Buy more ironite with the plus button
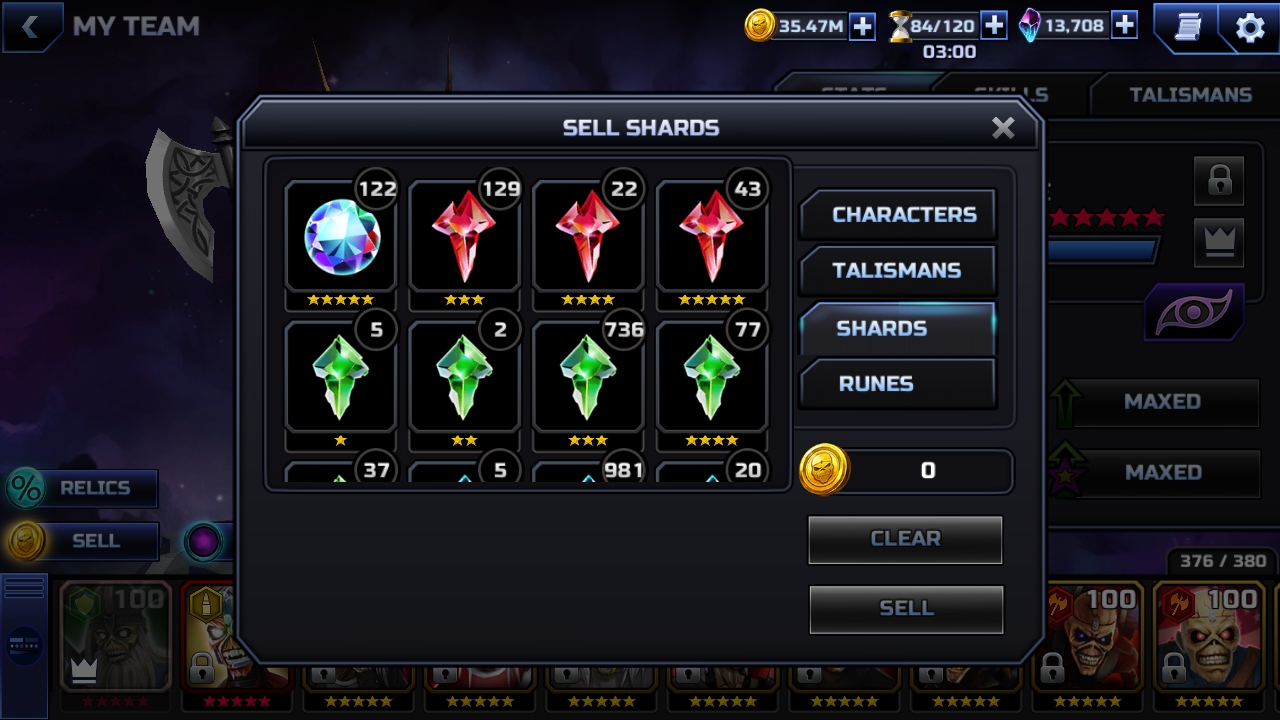Screen dimensions: 1280x720 tap(1124, 26)
